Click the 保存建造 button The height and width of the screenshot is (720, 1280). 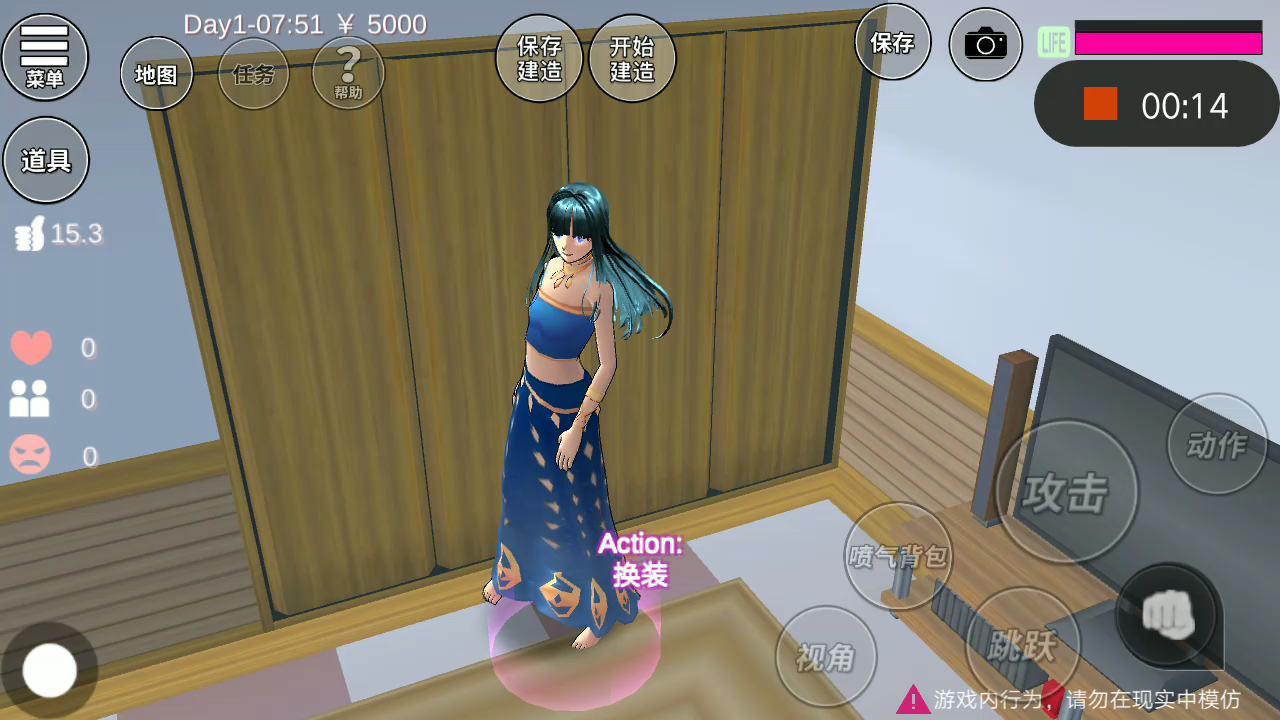pyautogui.click(x=539, y=58)
